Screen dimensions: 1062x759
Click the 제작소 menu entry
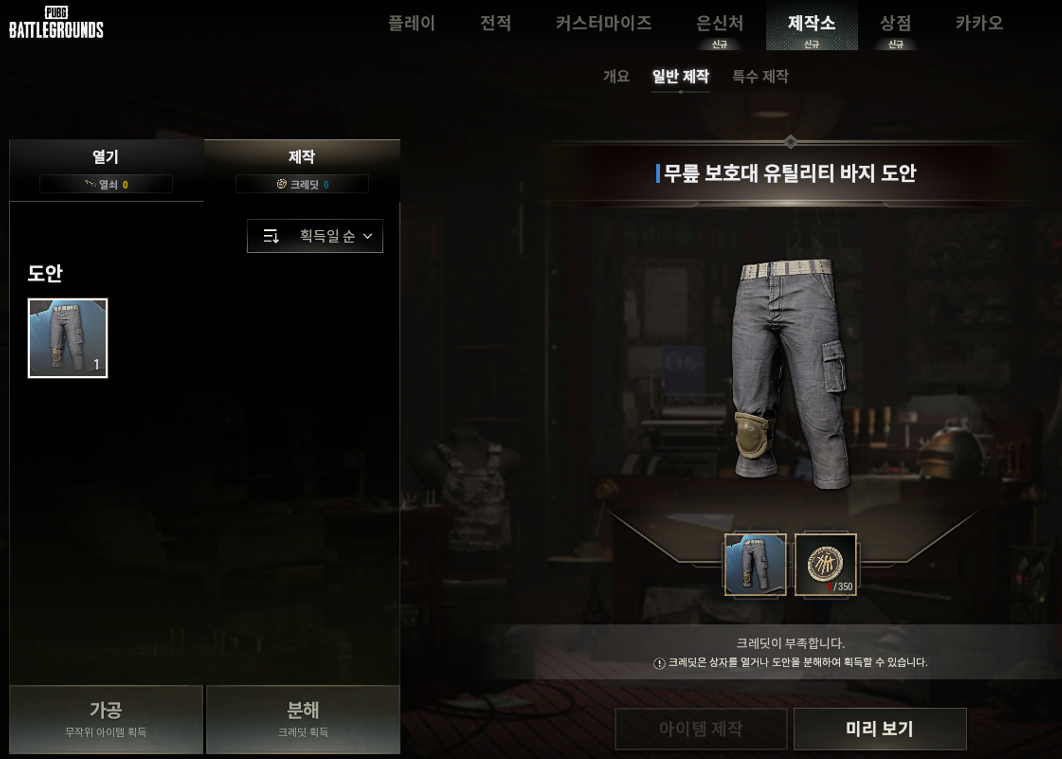click(811, 24)
